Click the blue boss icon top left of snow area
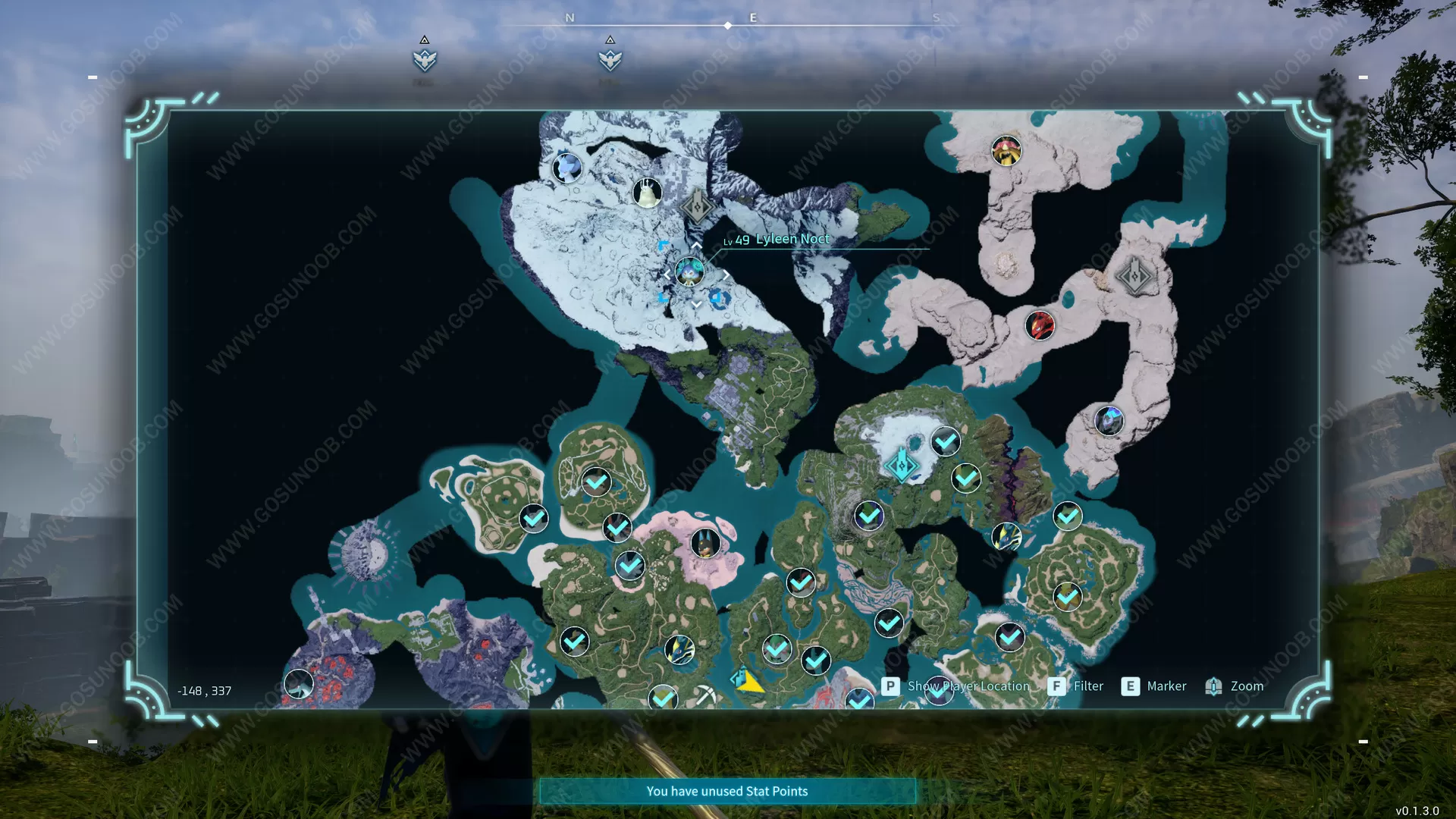Viewport: 1456px width, 819px height. 569,168
